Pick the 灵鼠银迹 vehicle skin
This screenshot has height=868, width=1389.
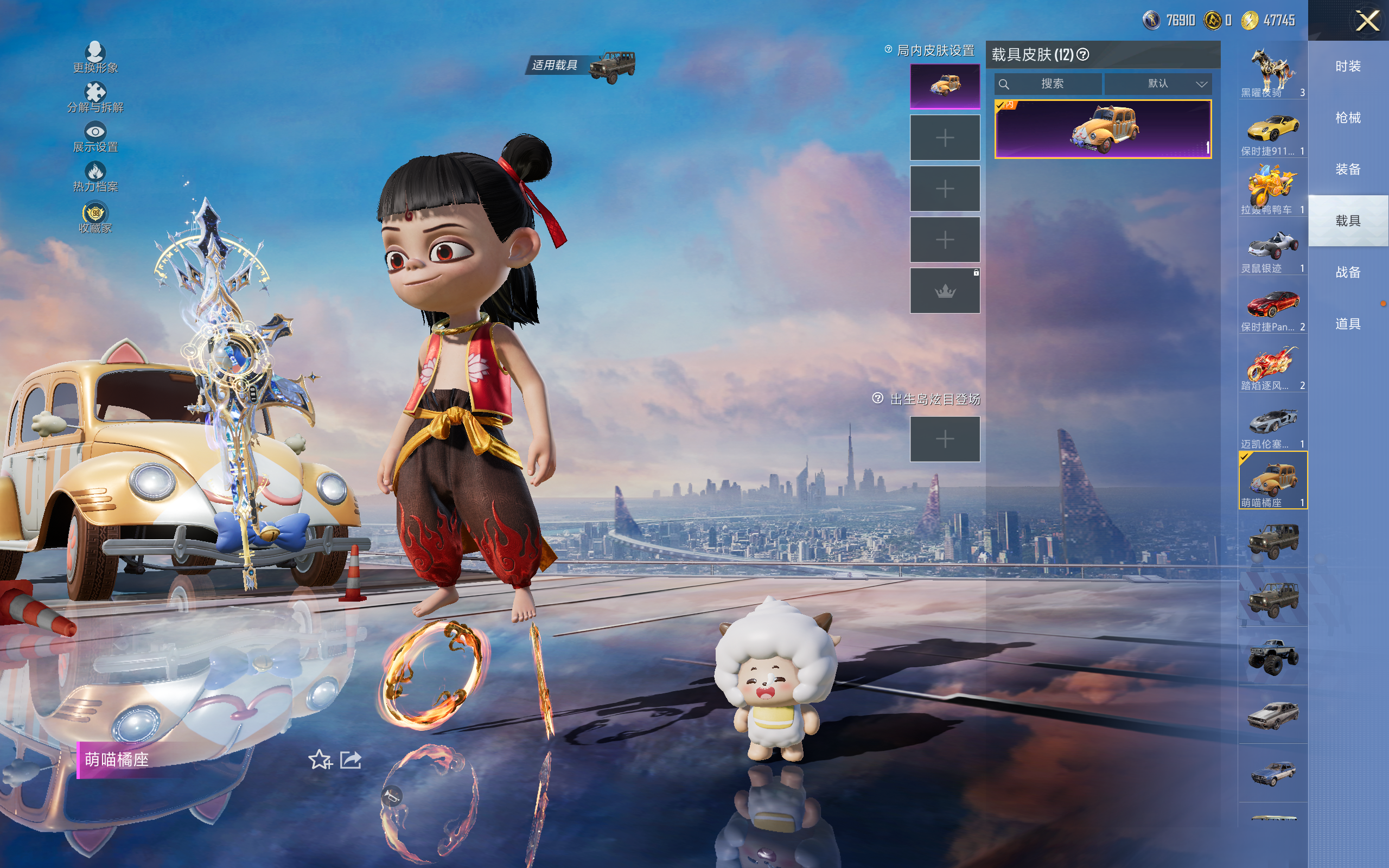tap(1272, 248)
